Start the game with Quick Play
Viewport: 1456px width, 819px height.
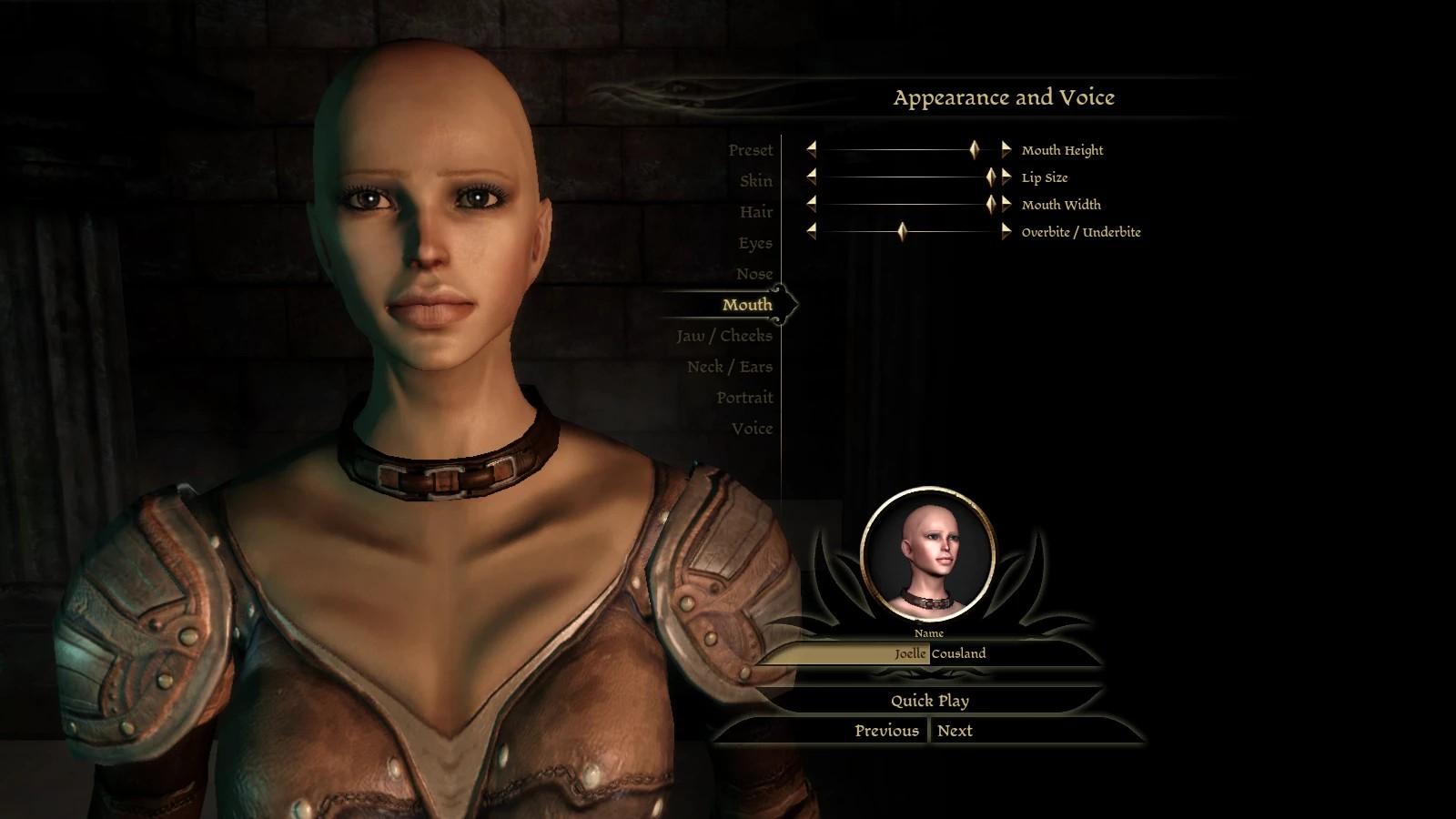pos(929,701)
